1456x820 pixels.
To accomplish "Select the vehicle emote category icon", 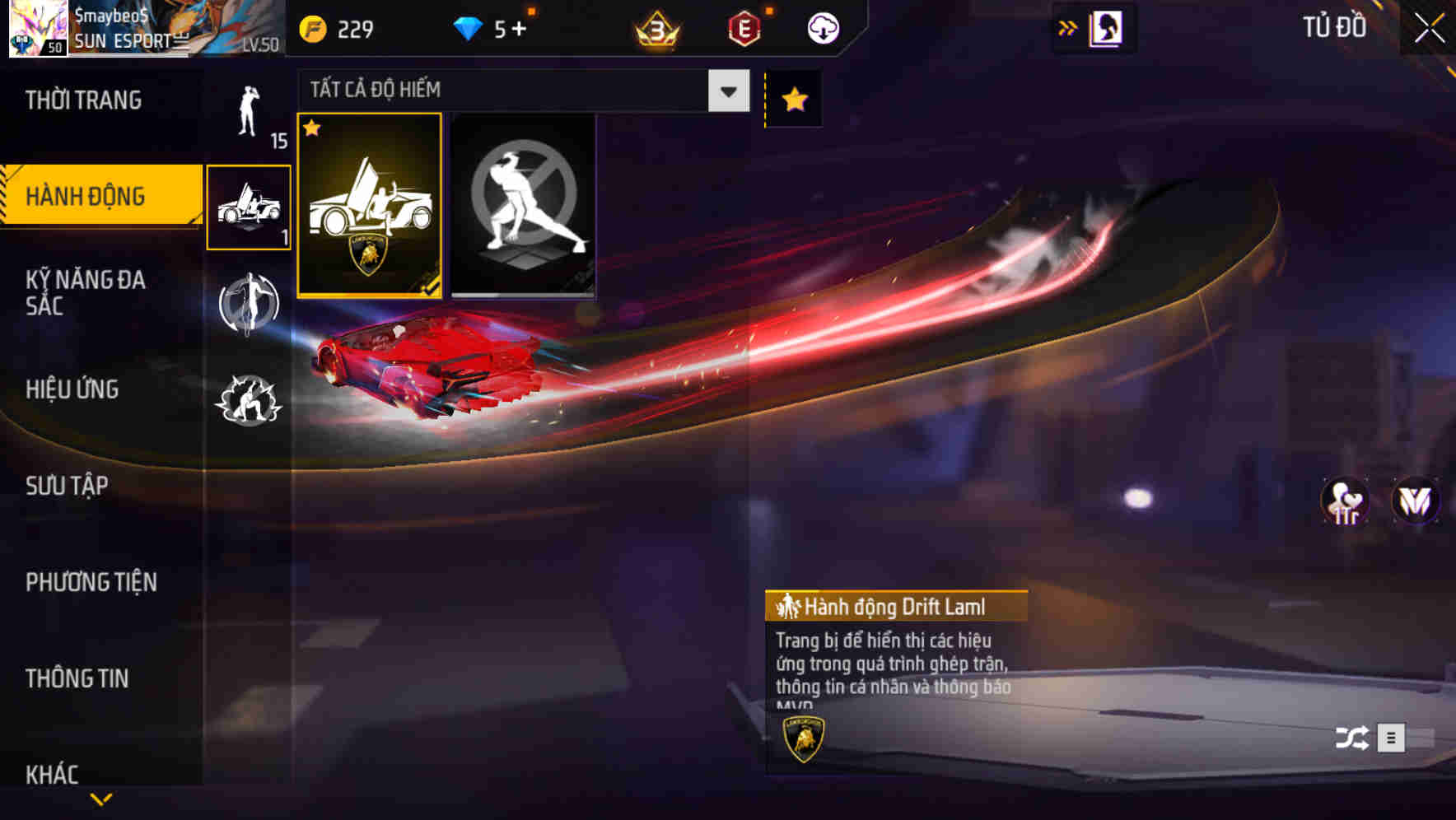I will (250, 208).
